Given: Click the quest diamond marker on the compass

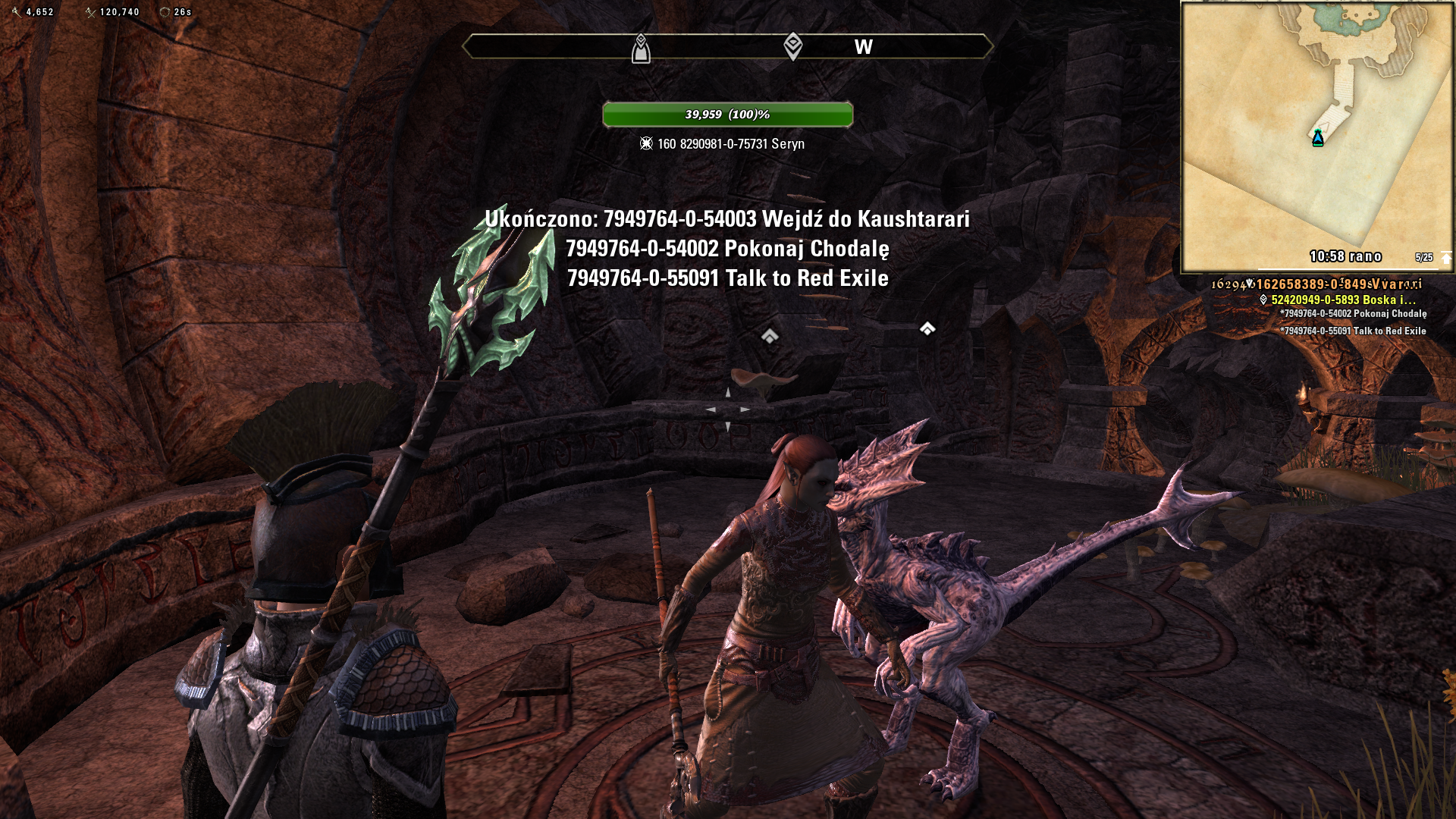Looking at the screenshot, I should pos(792,46).
